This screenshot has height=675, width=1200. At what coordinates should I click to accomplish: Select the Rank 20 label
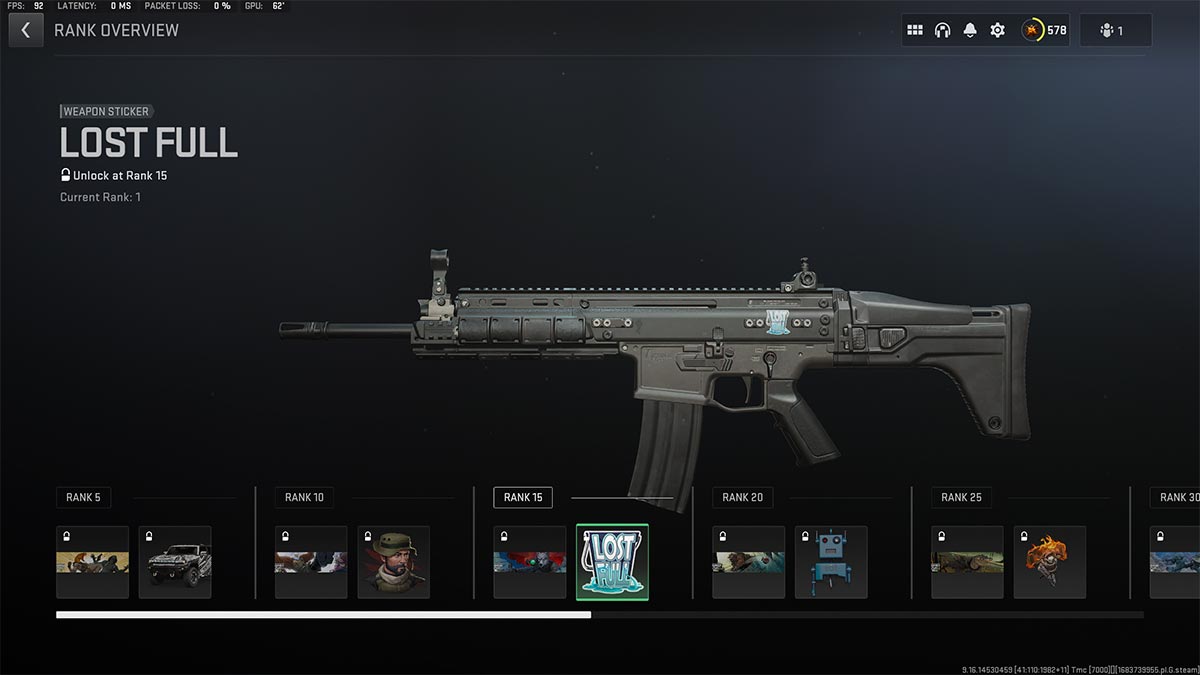click(x=742, y=497)
